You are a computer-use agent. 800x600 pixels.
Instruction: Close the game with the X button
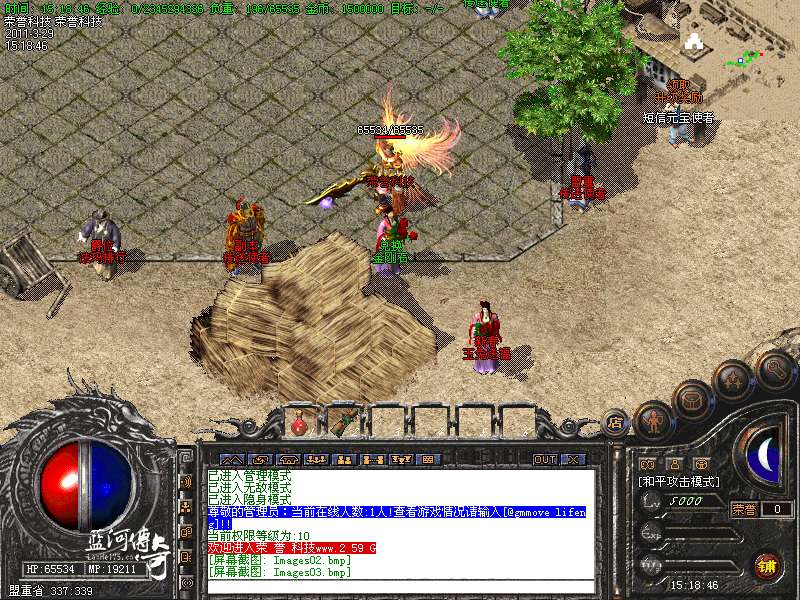[572, 460]
